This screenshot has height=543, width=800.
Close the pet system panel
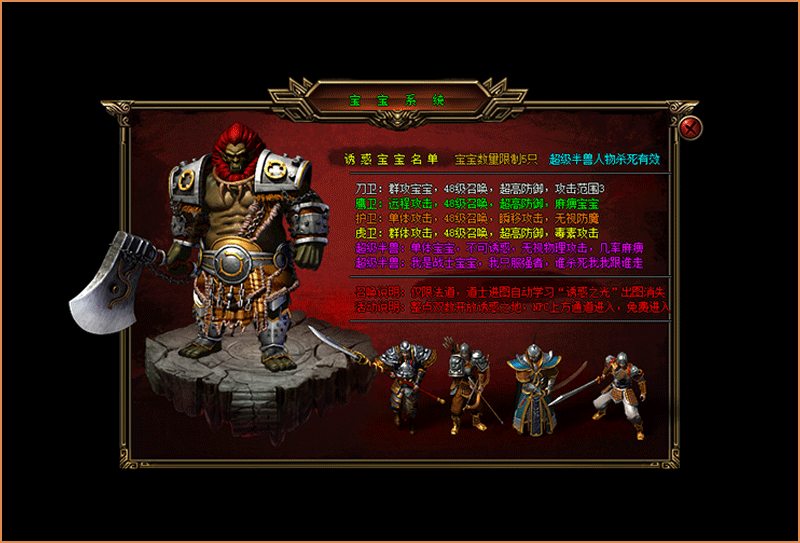[x=689, y=128]
